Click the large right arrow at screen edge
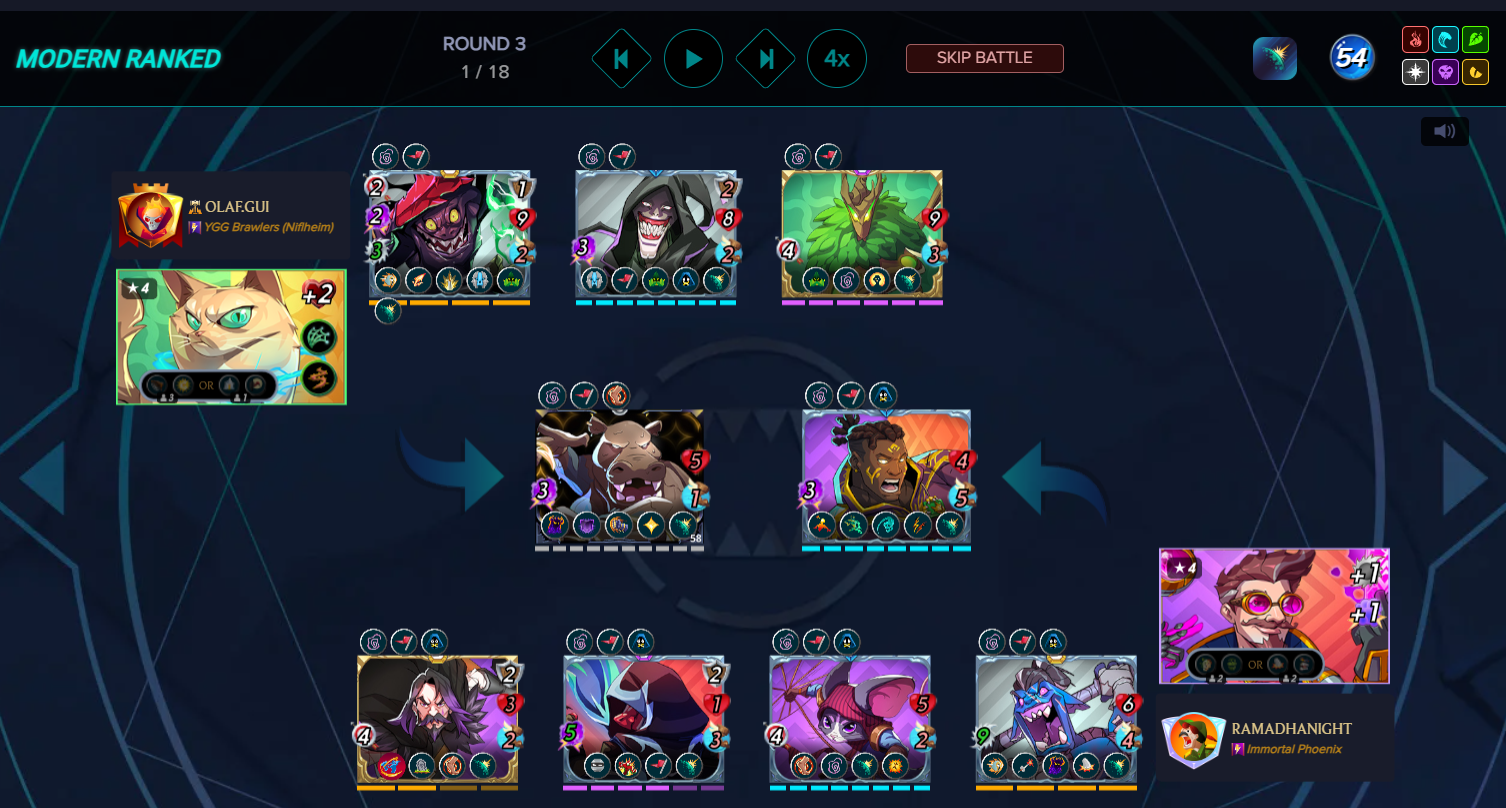Image resolution: width=1506 pixels, height=808 pixels. 1464,478
